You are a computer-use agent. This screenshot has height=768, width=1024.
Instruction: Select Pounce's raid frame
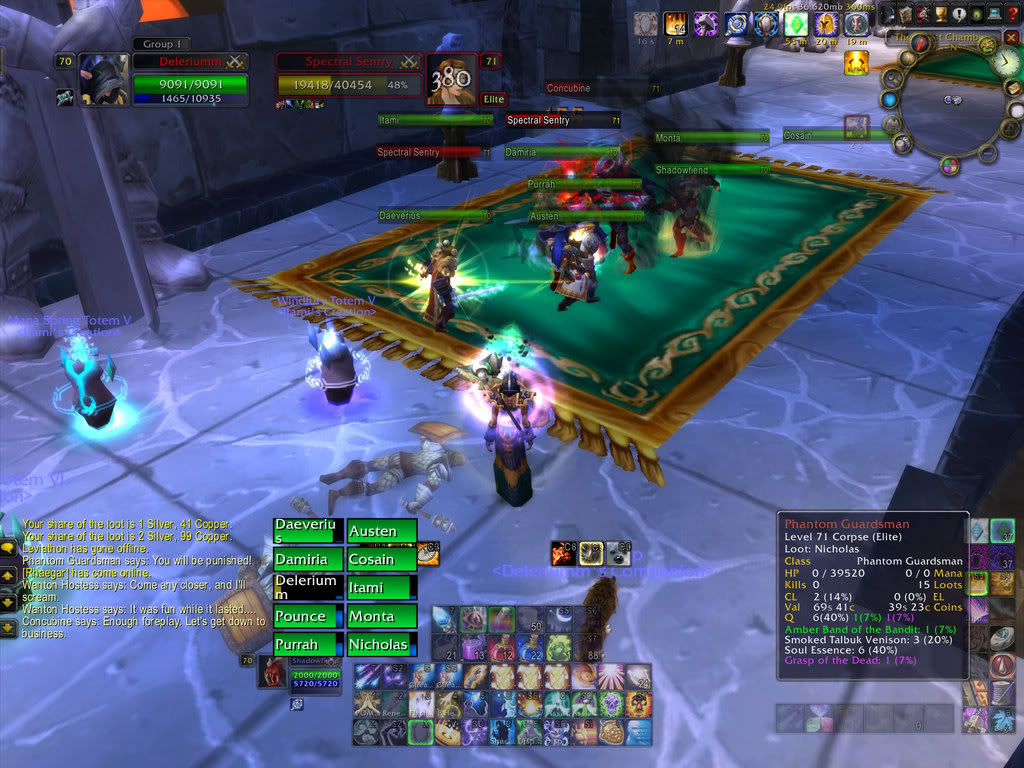pyautogui.click(x=308, y=616)
